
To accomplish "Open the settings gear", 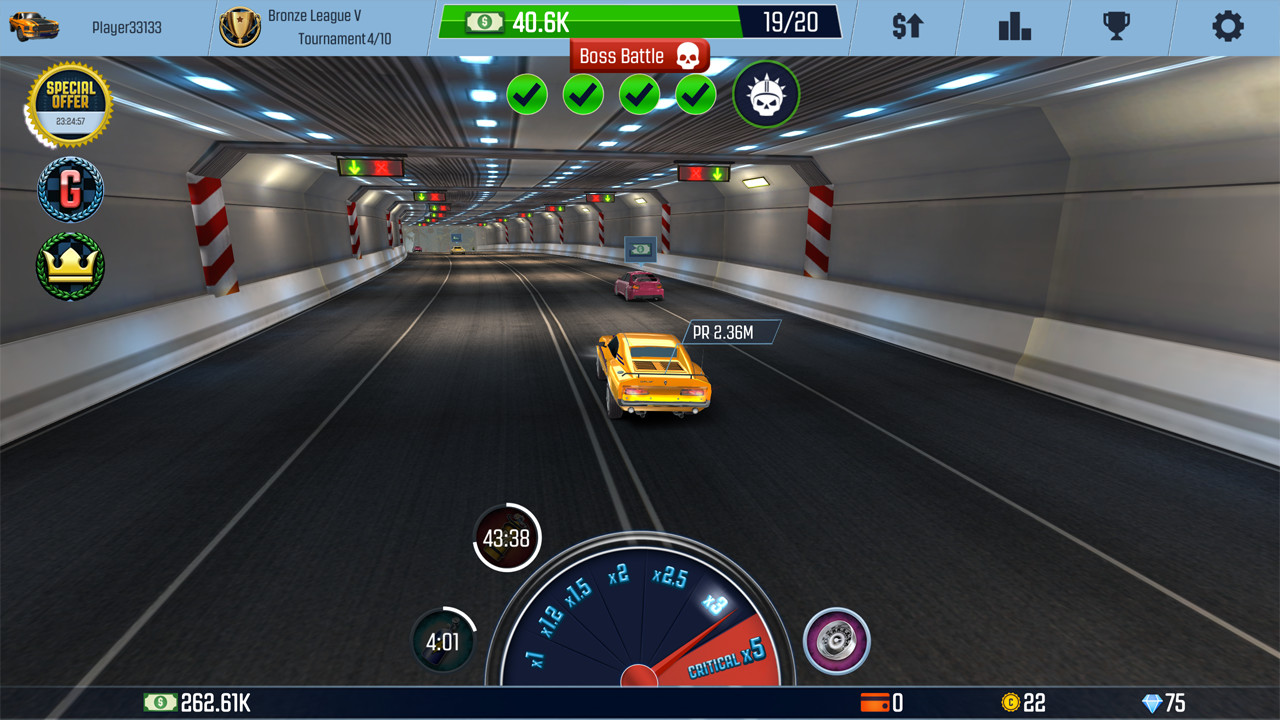I will pyautogui.click(x=1228, y=27).
